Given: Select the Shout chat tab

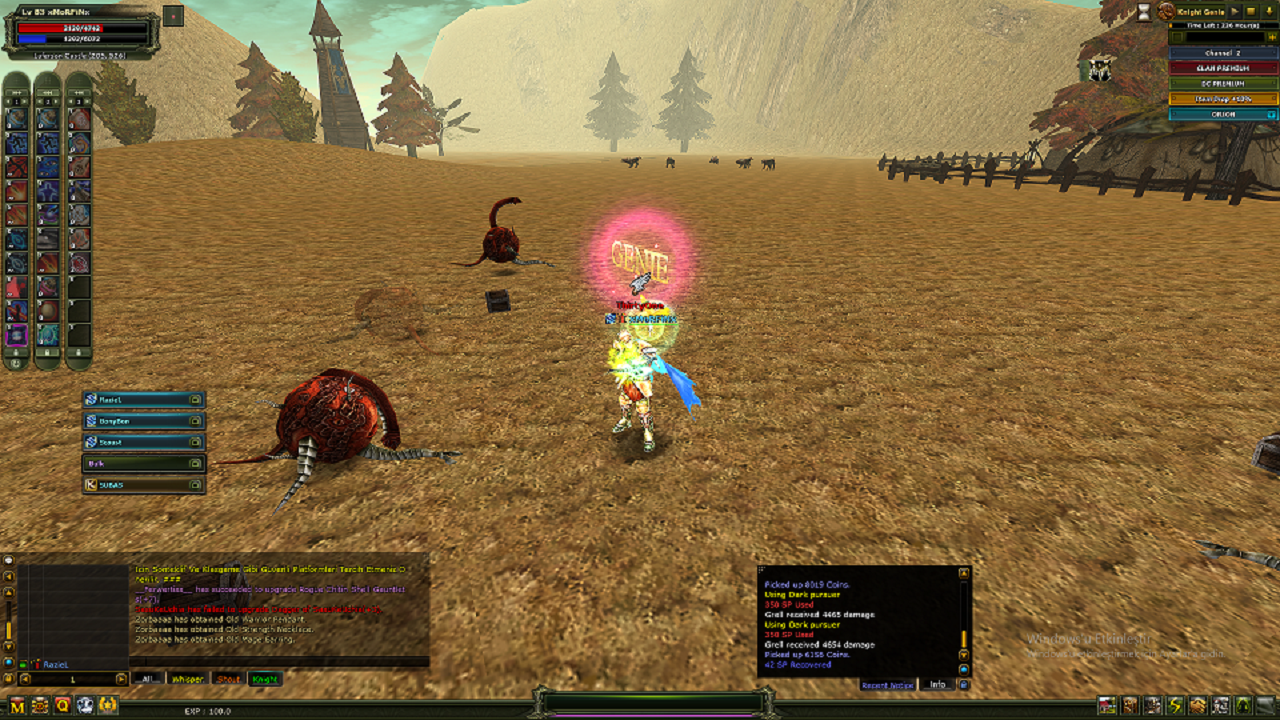Looking at the screenshot, I should pyautogui.click(x=228, y=679).
